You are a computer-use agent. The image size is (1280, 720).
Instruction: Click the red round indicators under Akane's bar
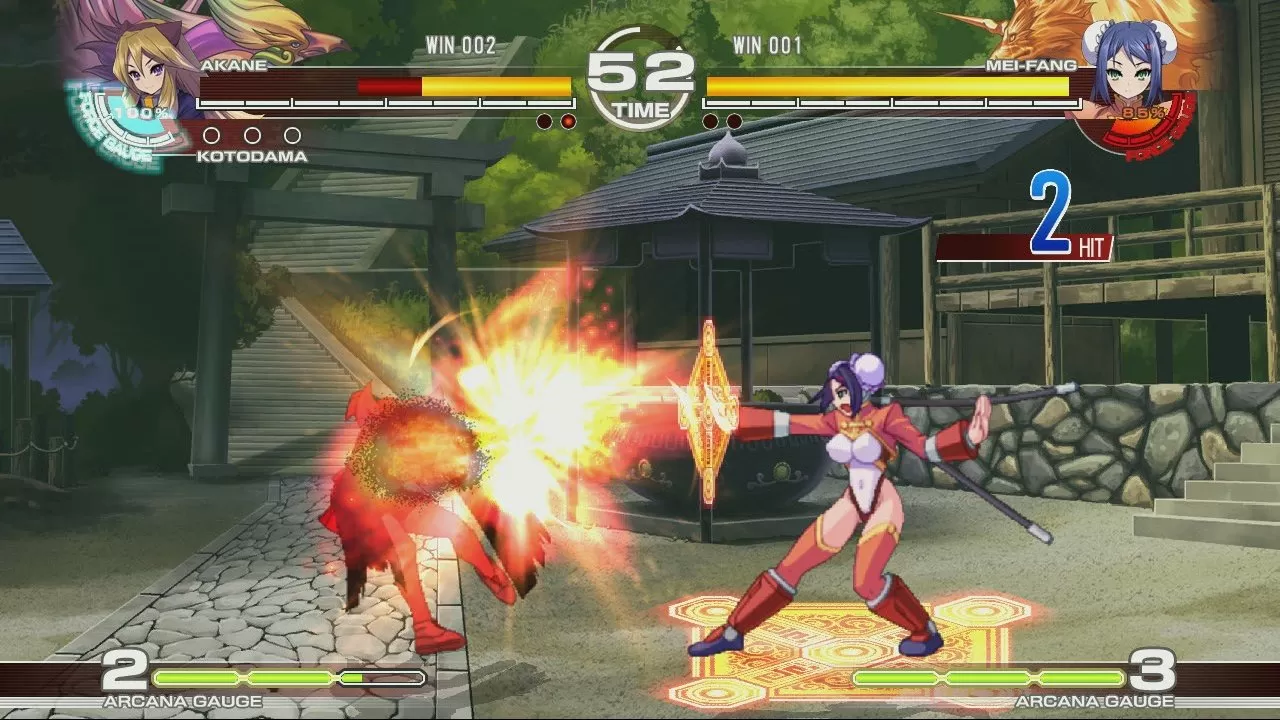[x=555, y=119]
